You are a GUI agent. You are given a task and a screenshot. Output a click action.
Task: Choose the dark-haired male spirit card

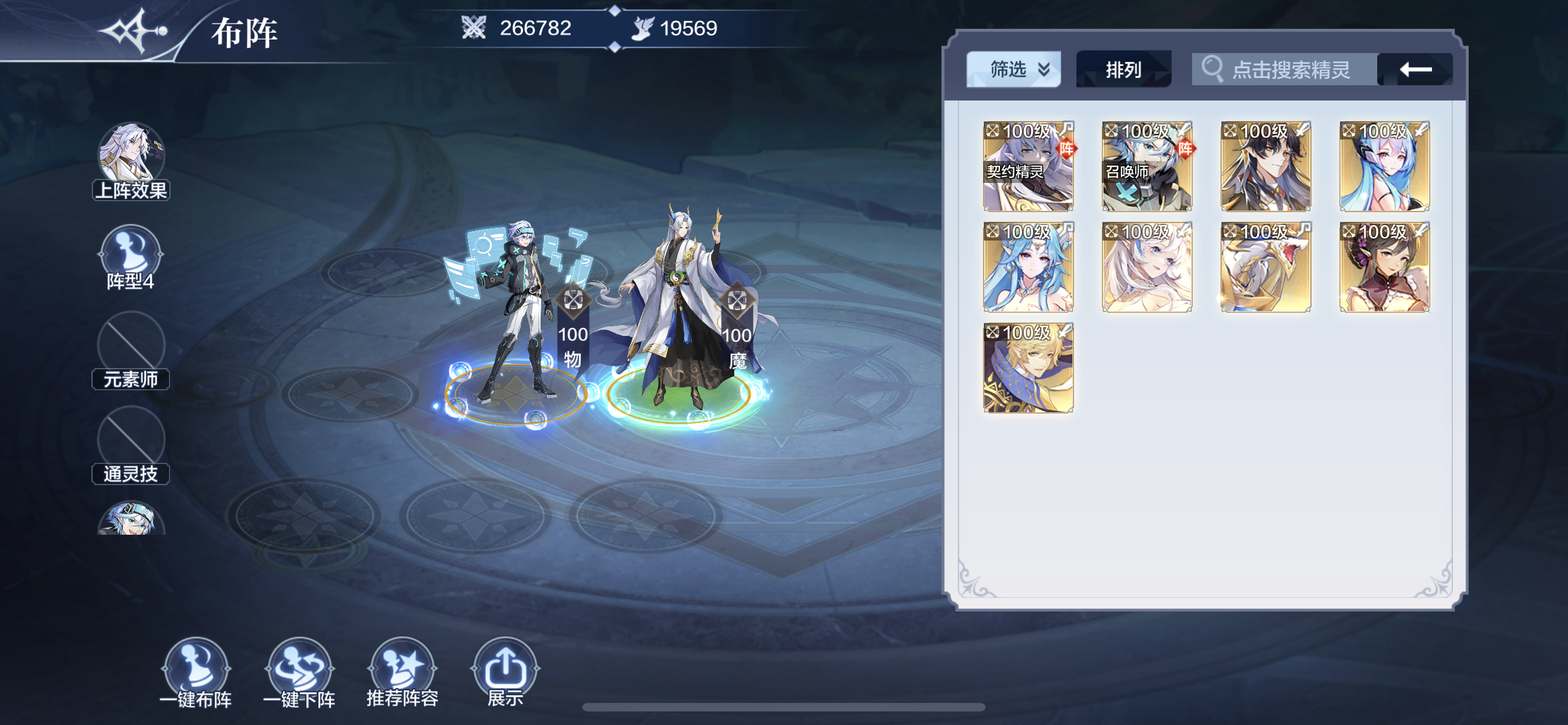(x=1265, y=166)
